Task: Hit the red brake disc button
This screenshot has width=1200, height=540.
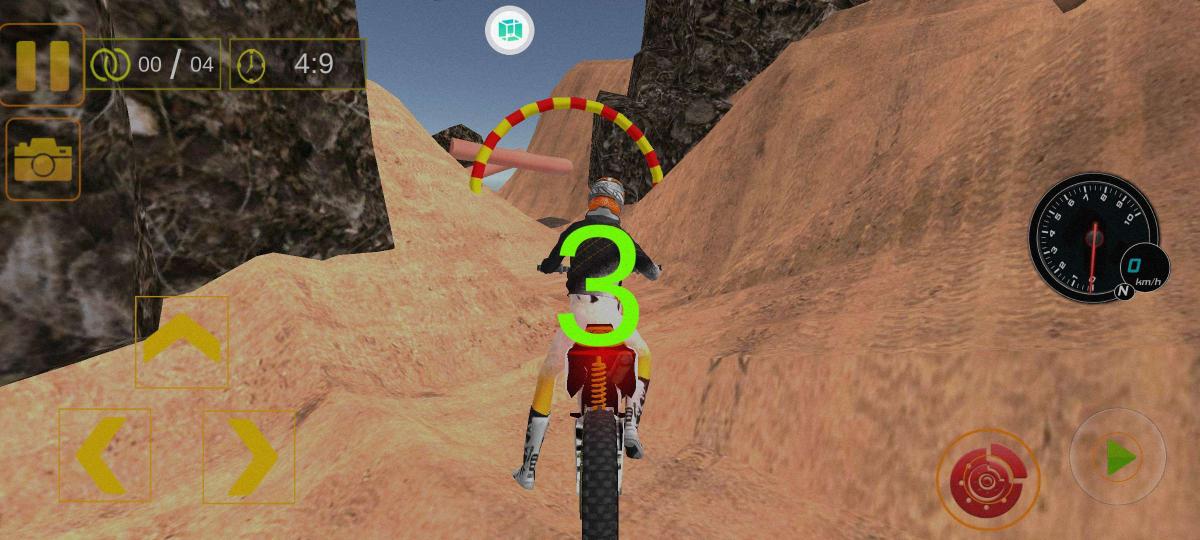Action: click(988, 480)
